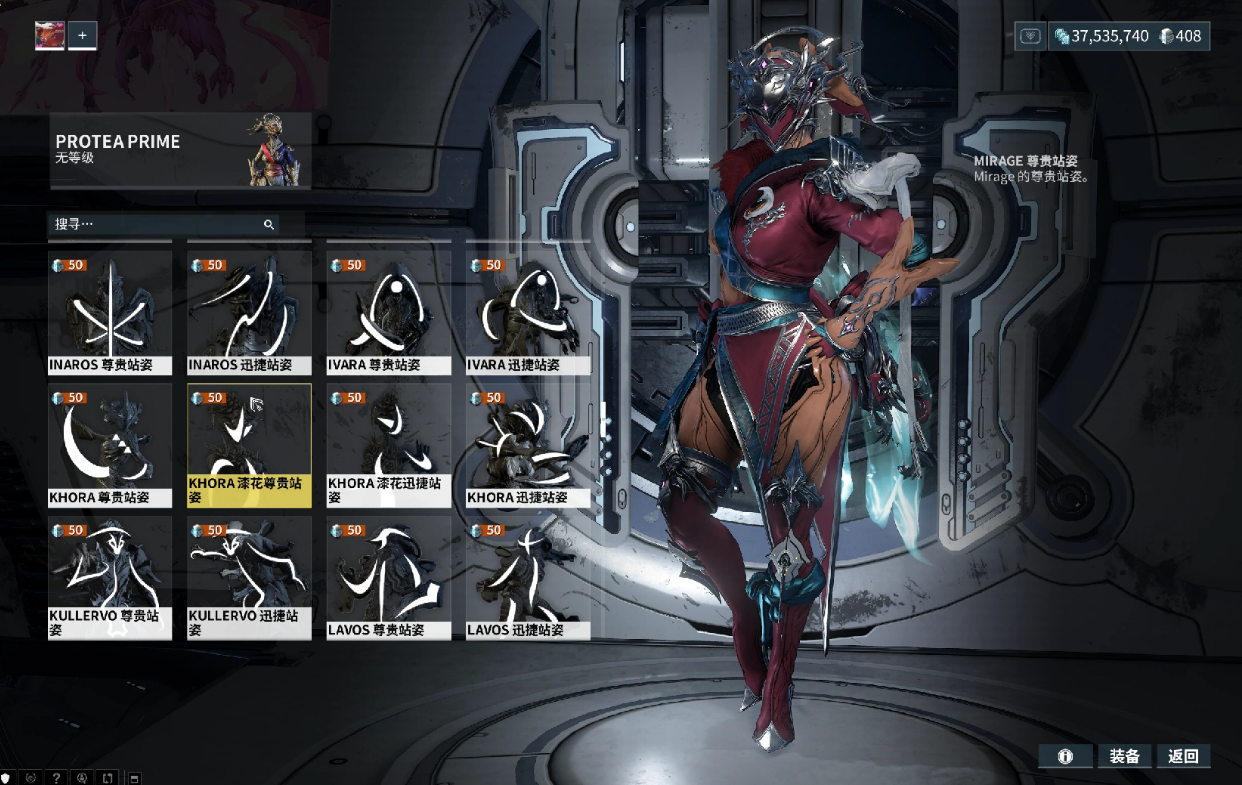This screenshot has width=1242, height=785.
Task: Select the IVARA 尊贵站姿 tile
Action: point(389,312)
